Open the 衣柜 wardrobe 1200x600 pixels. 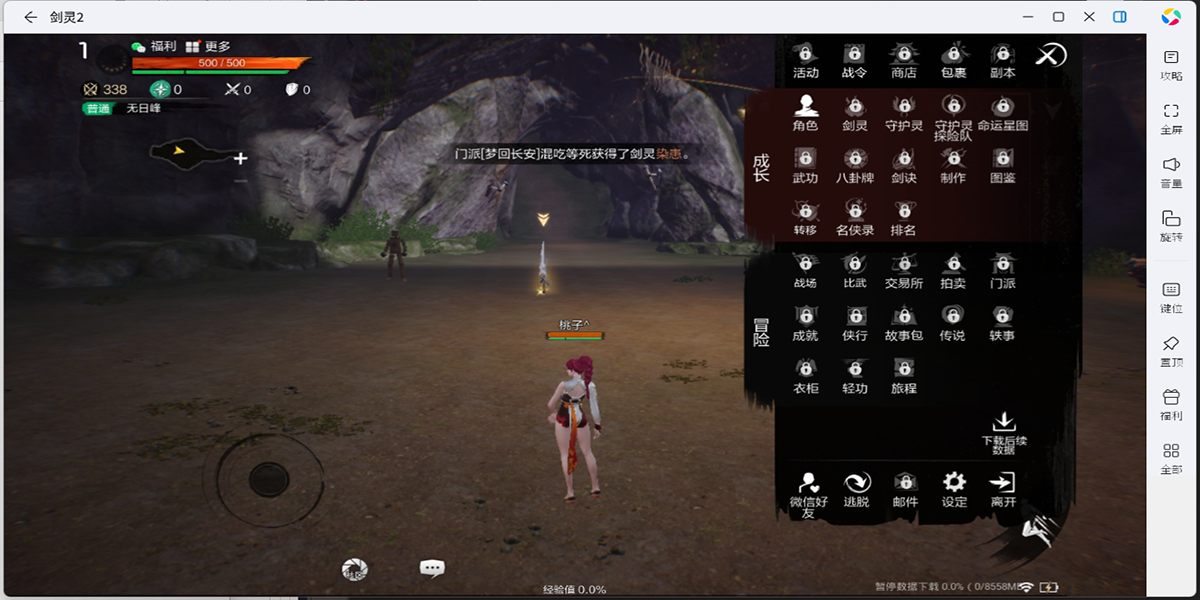pyautogui.click(x=805, y=374)
